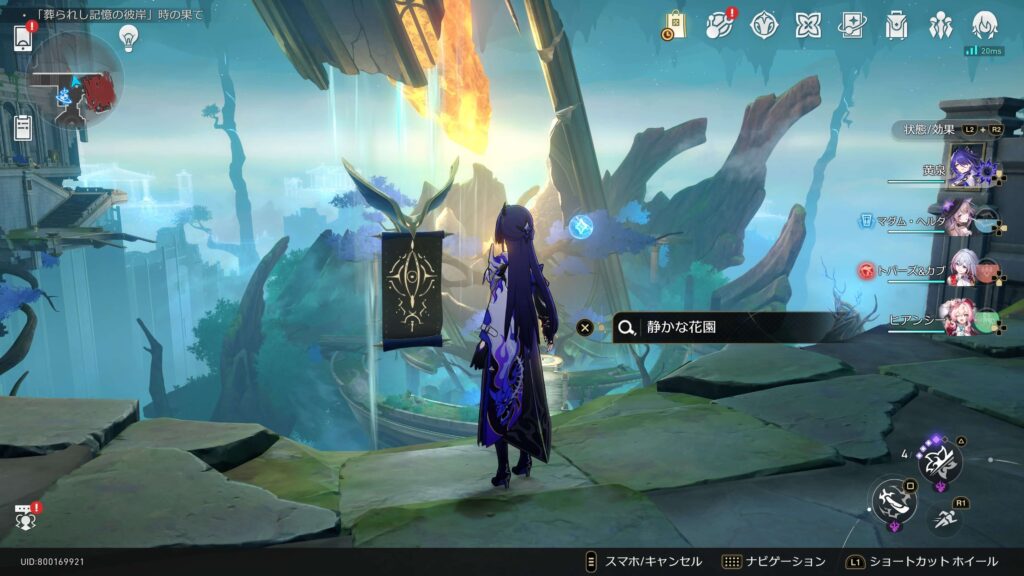Click the lightbulb hint icon

[x=128, y=37]
